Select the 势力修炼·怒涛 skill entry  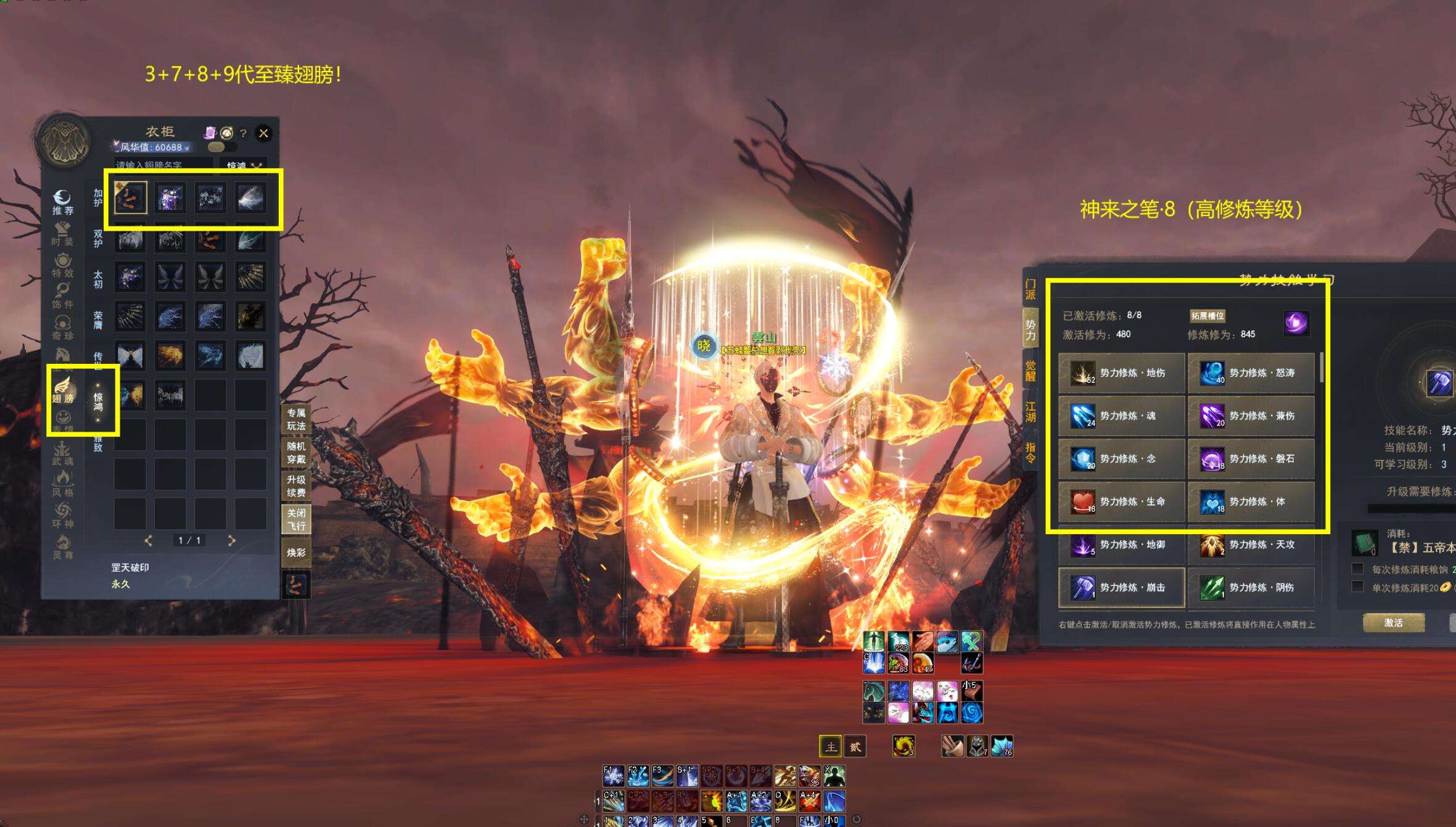click(x=1251, y=373)
